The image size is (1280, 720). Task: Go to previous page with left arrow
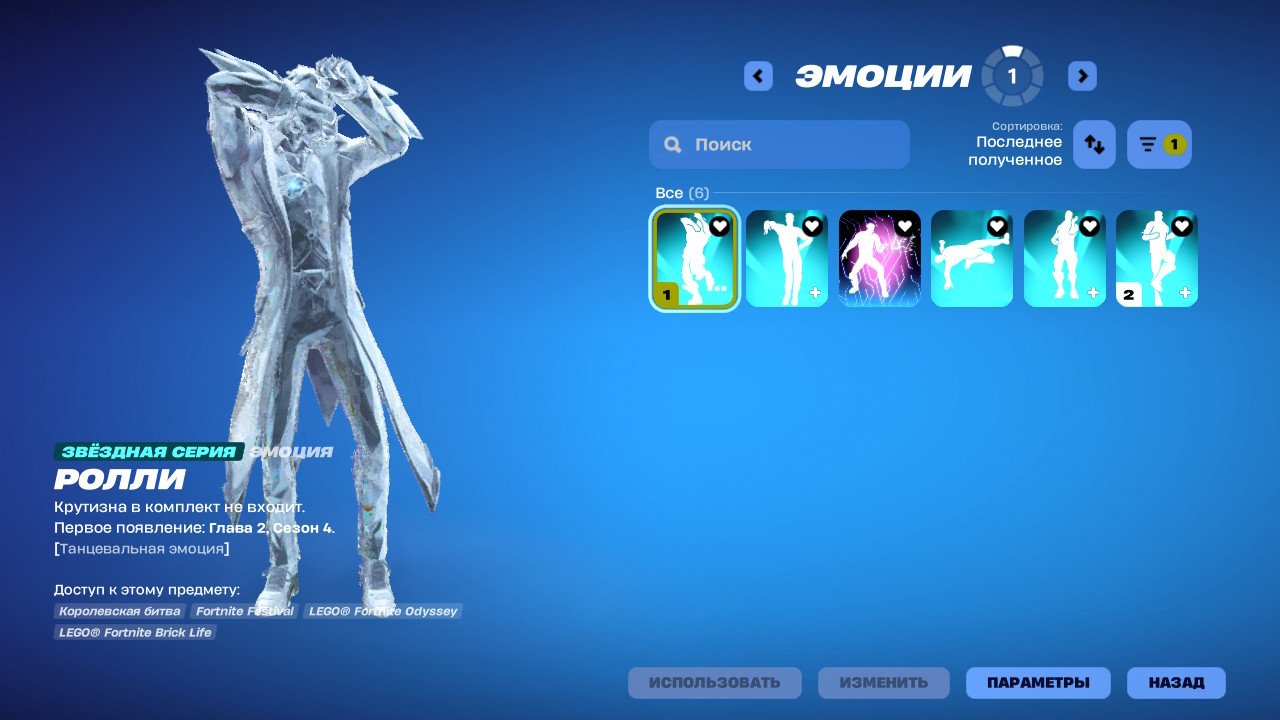click(x=758, y=75)
